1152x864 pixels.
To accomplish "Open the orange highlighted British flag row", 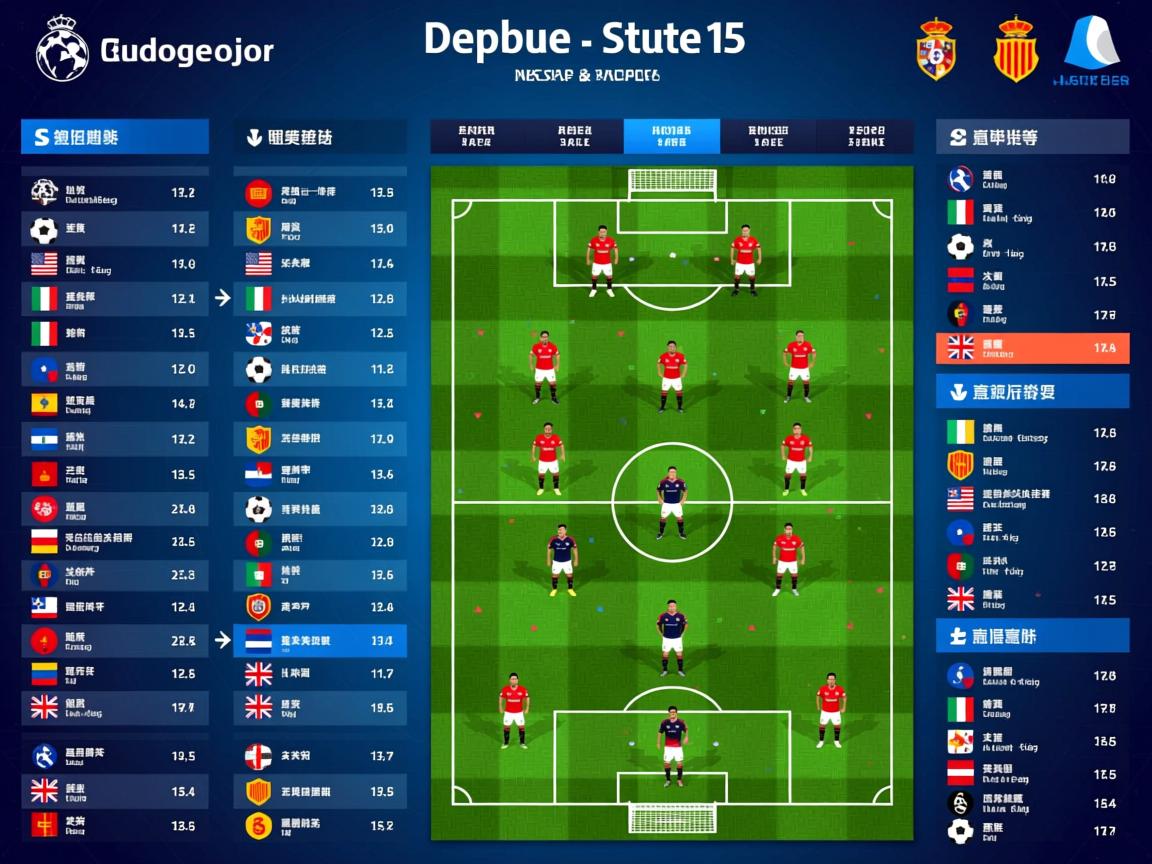I will pos(1032,348).
